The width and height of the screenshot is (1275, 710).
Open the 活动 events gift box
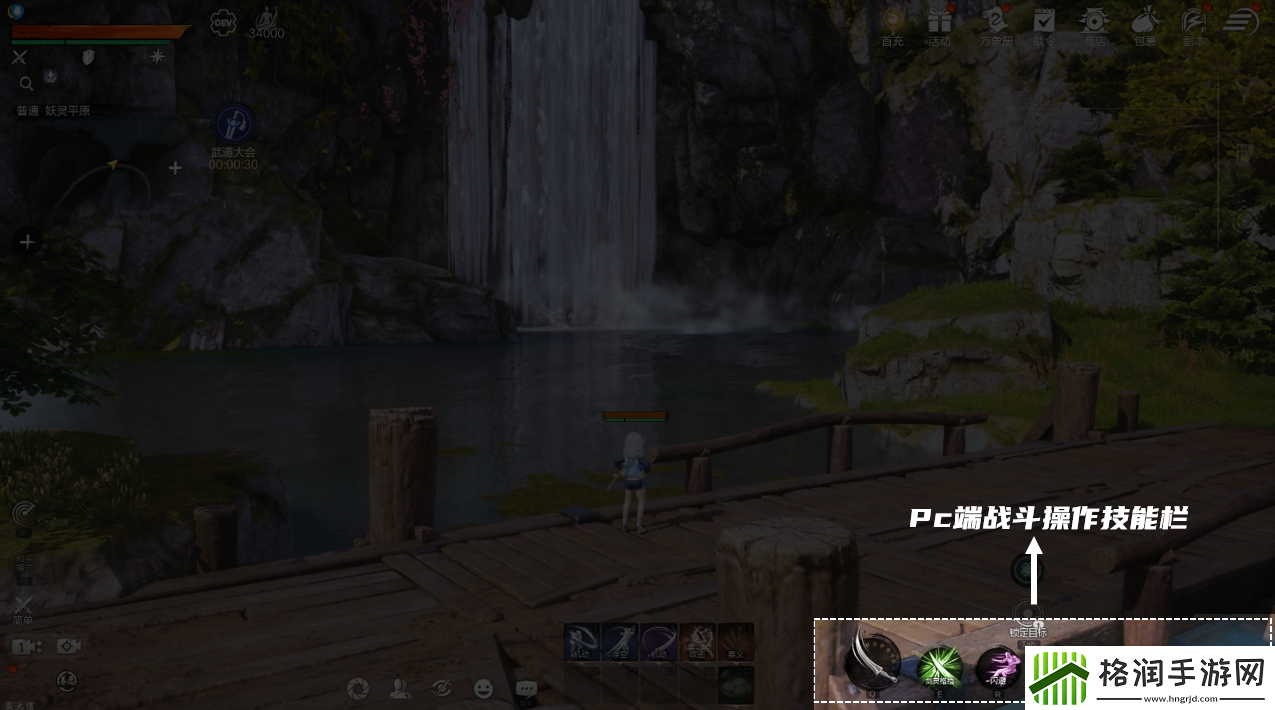click(939, 22)
